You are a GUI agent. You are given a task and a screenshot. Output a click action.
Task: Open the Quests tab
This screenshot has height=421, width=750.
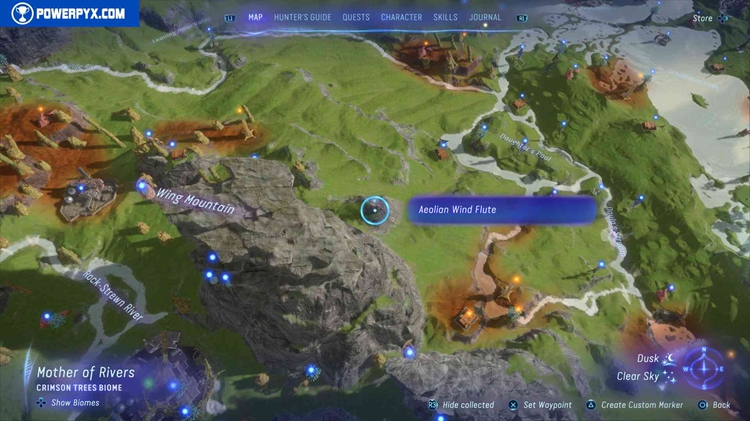[x=356, y=17]
